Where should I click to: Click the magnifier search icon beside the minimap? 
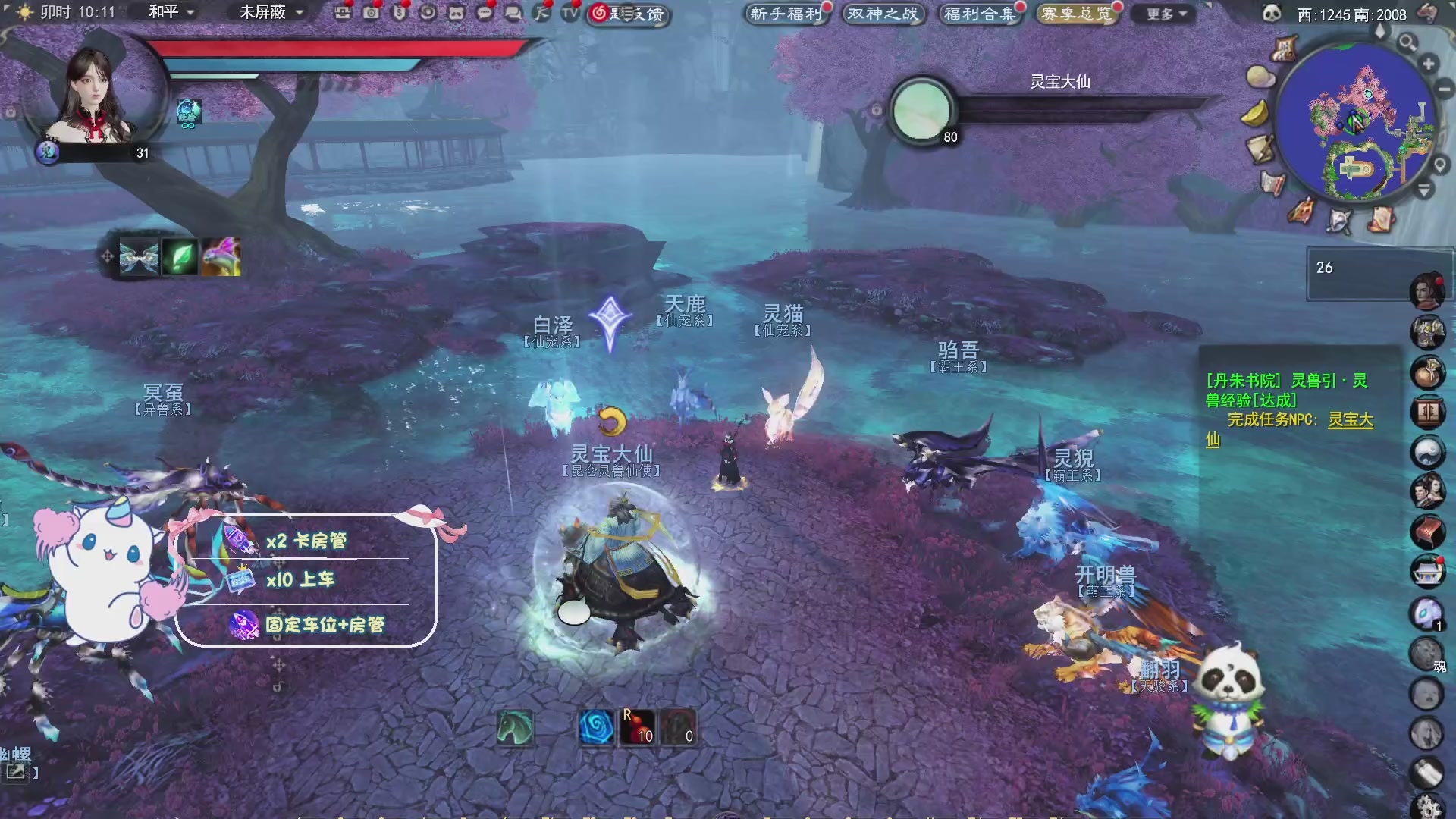pos(1407,43)
